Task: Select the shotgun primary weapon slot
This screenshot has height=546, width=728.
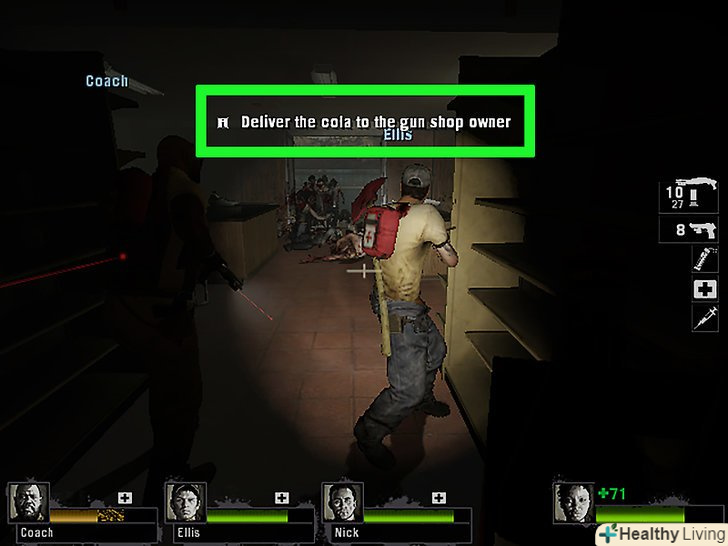Action: [x=689, y=196]
